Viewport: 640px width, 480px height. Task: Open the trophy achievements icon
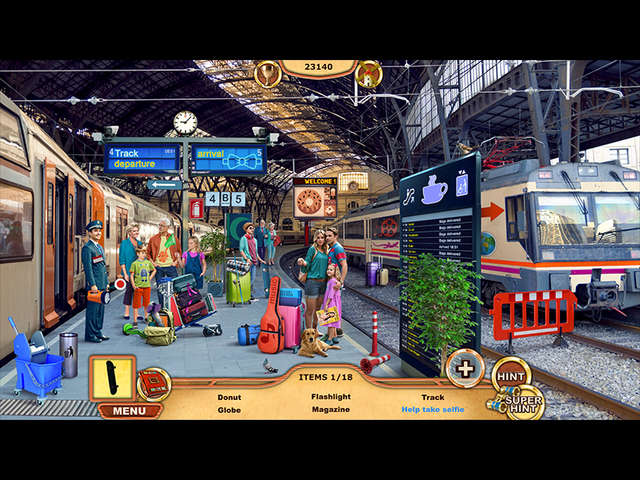pyautogui.click(x=267, y=73)
